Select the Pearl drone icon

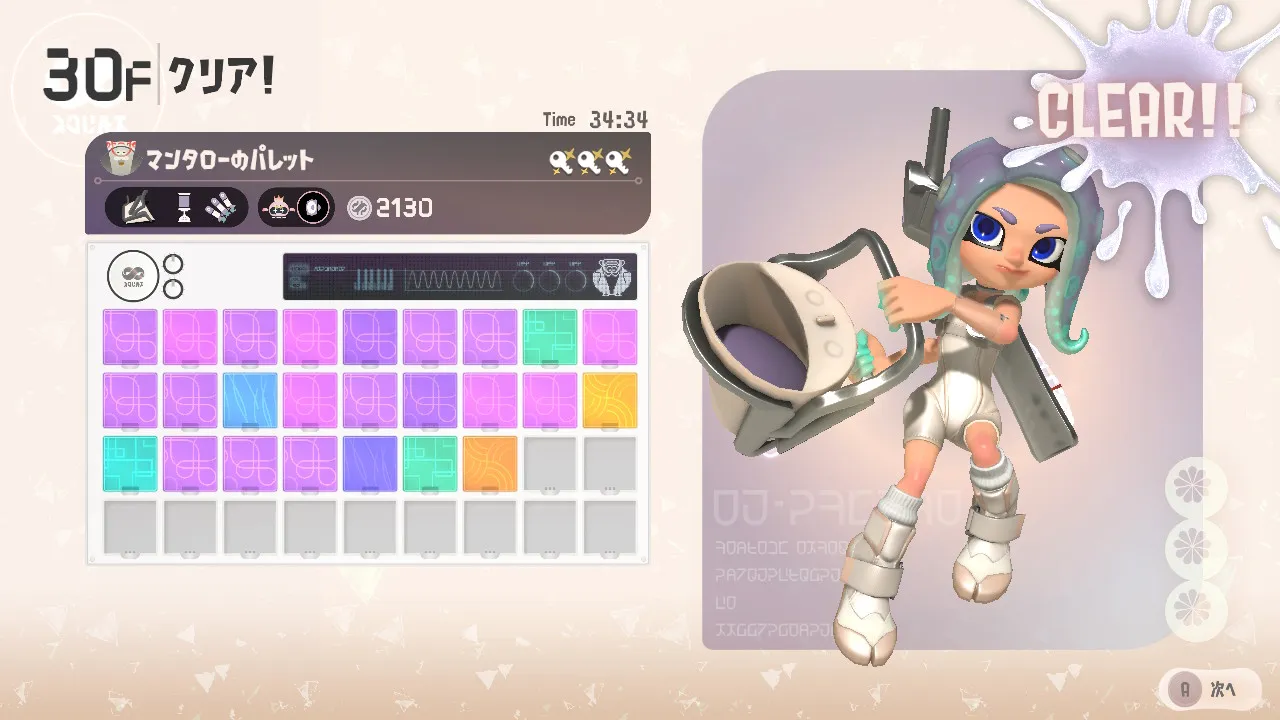click(276, 208)
